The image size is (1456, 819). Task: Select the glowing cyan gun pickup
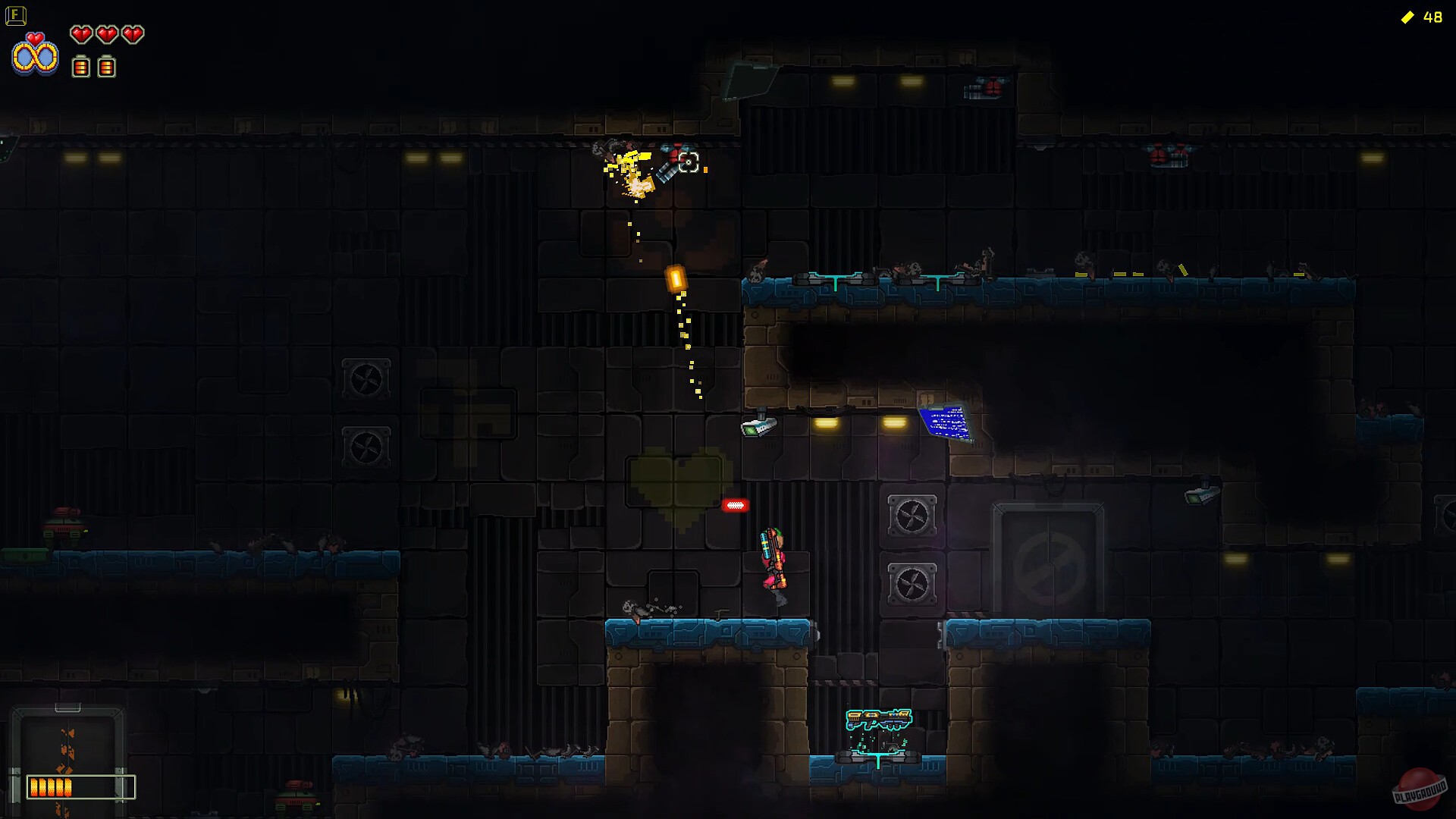tap(880, 719)
